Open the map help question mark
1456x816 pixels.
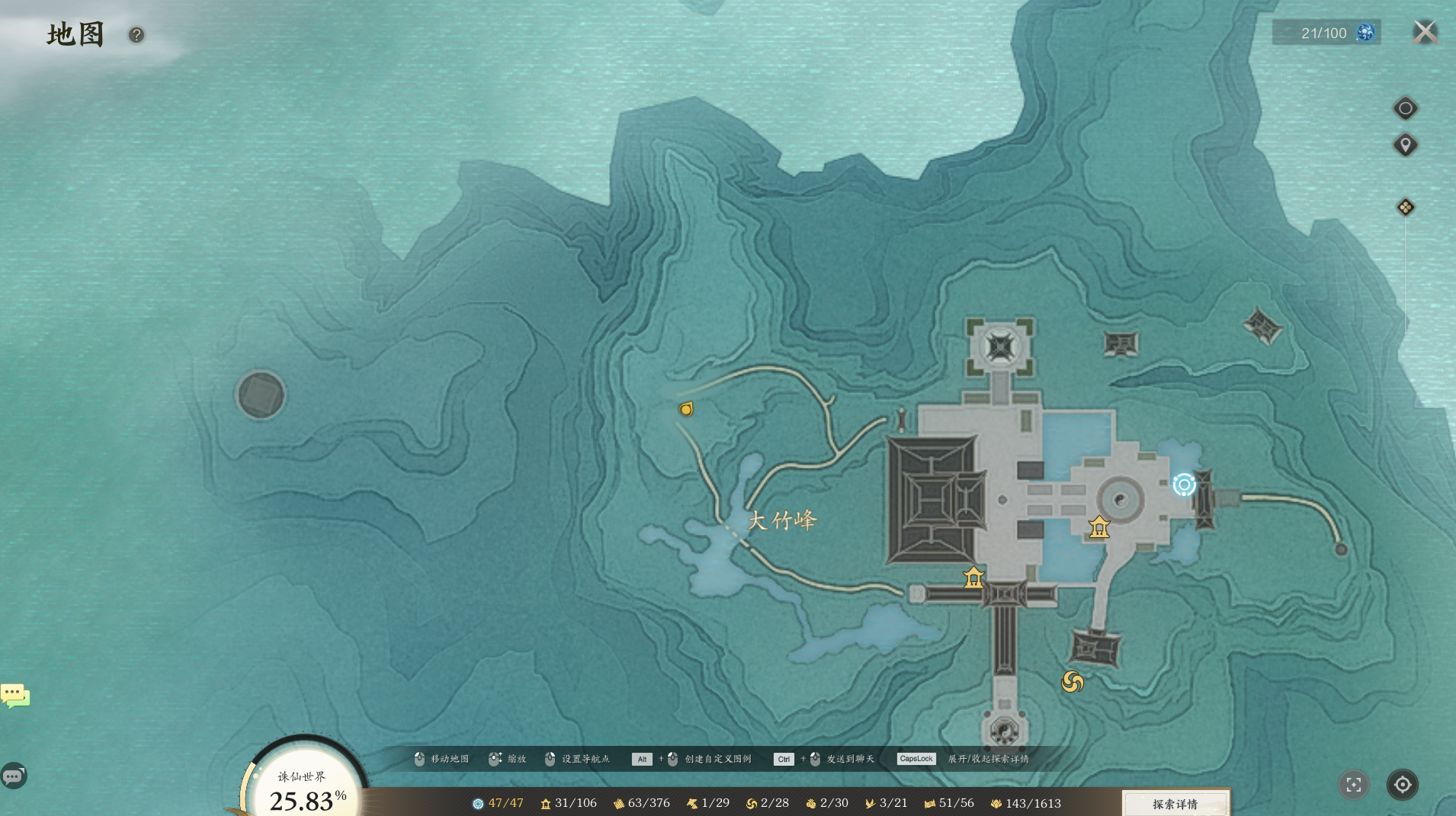point(136,35)
